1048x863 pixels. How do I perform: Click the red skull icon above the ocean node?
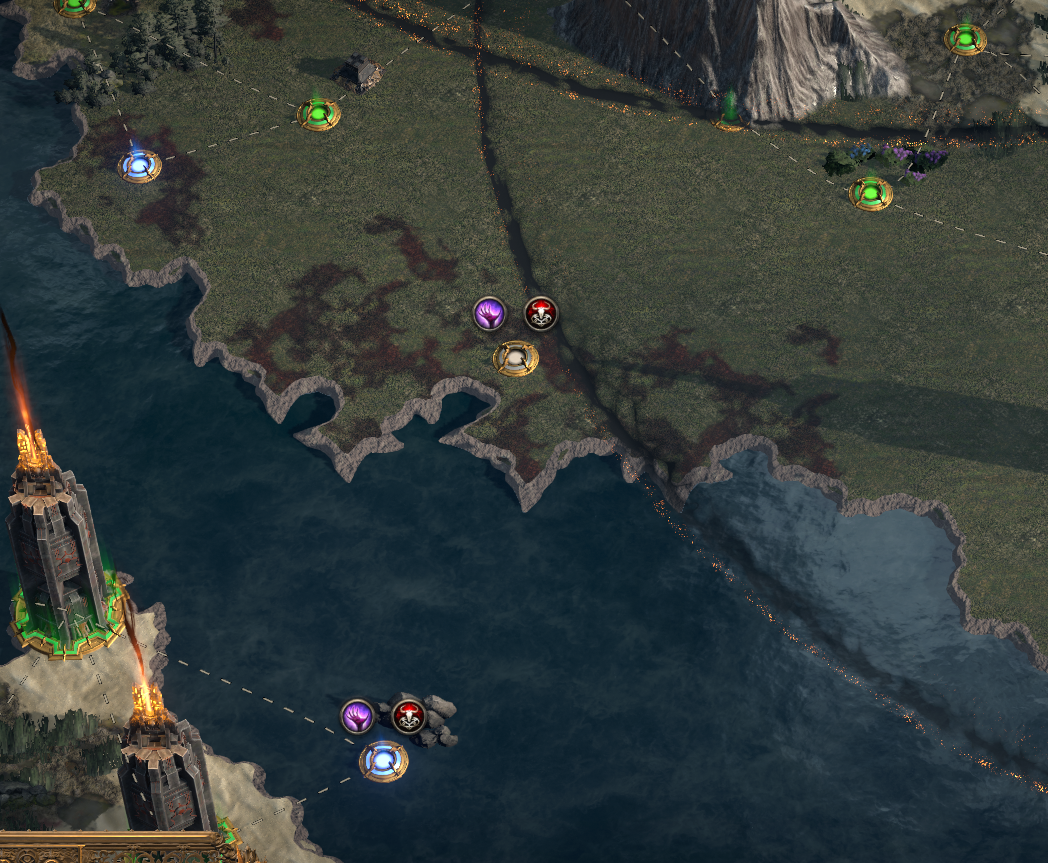point(408,716)
